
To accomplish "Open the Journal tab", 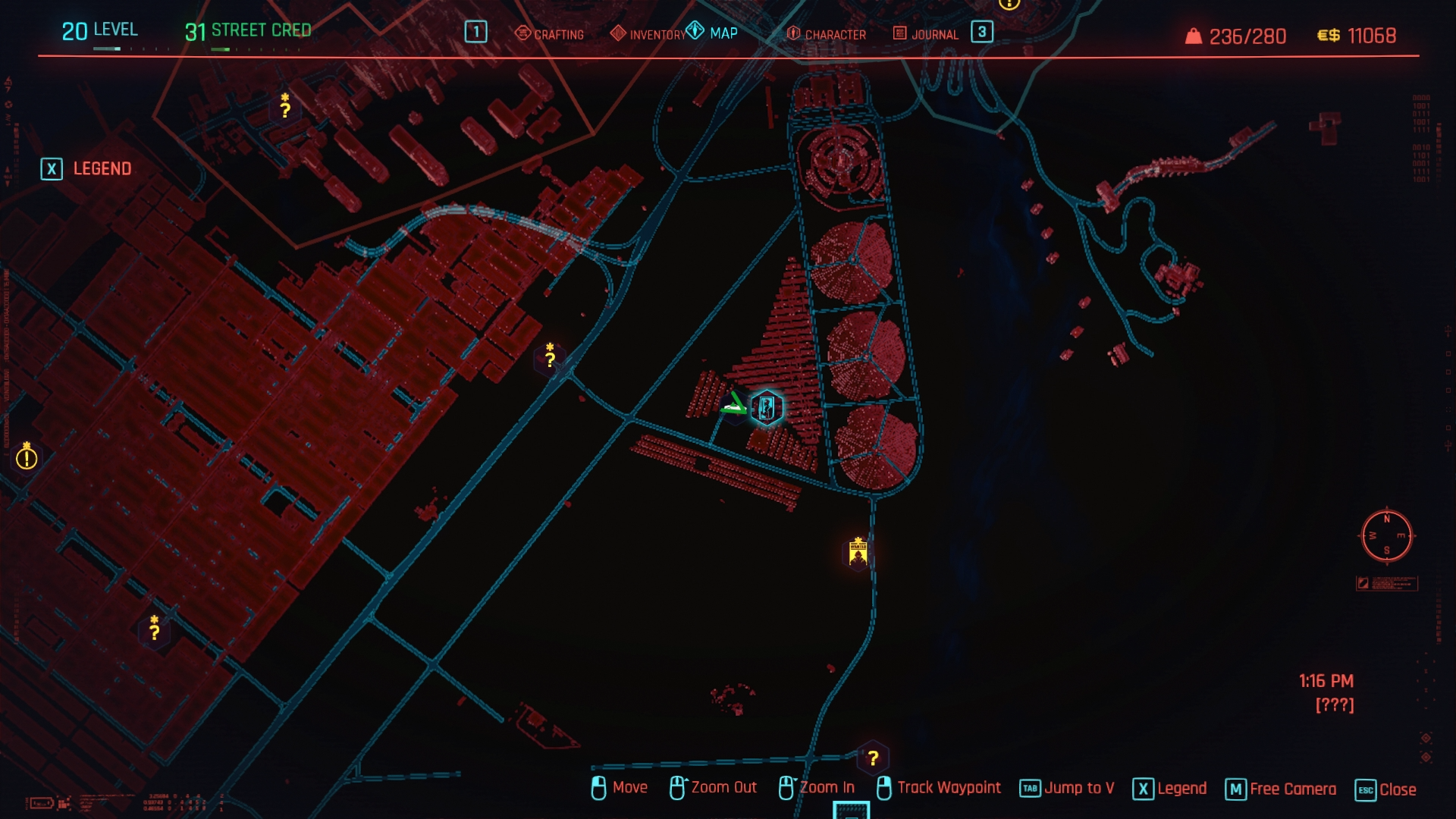I will (x=926, y=34).
